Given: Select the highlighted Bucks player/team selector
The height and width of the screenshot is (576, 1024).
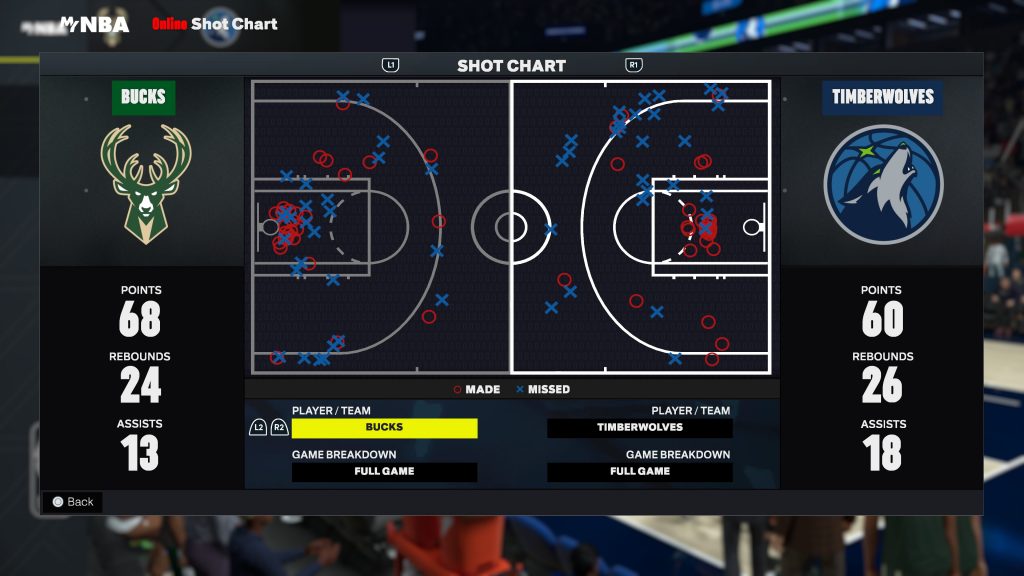Looking at the screenshot, I should pyautogui.click(x=384, y=428).
